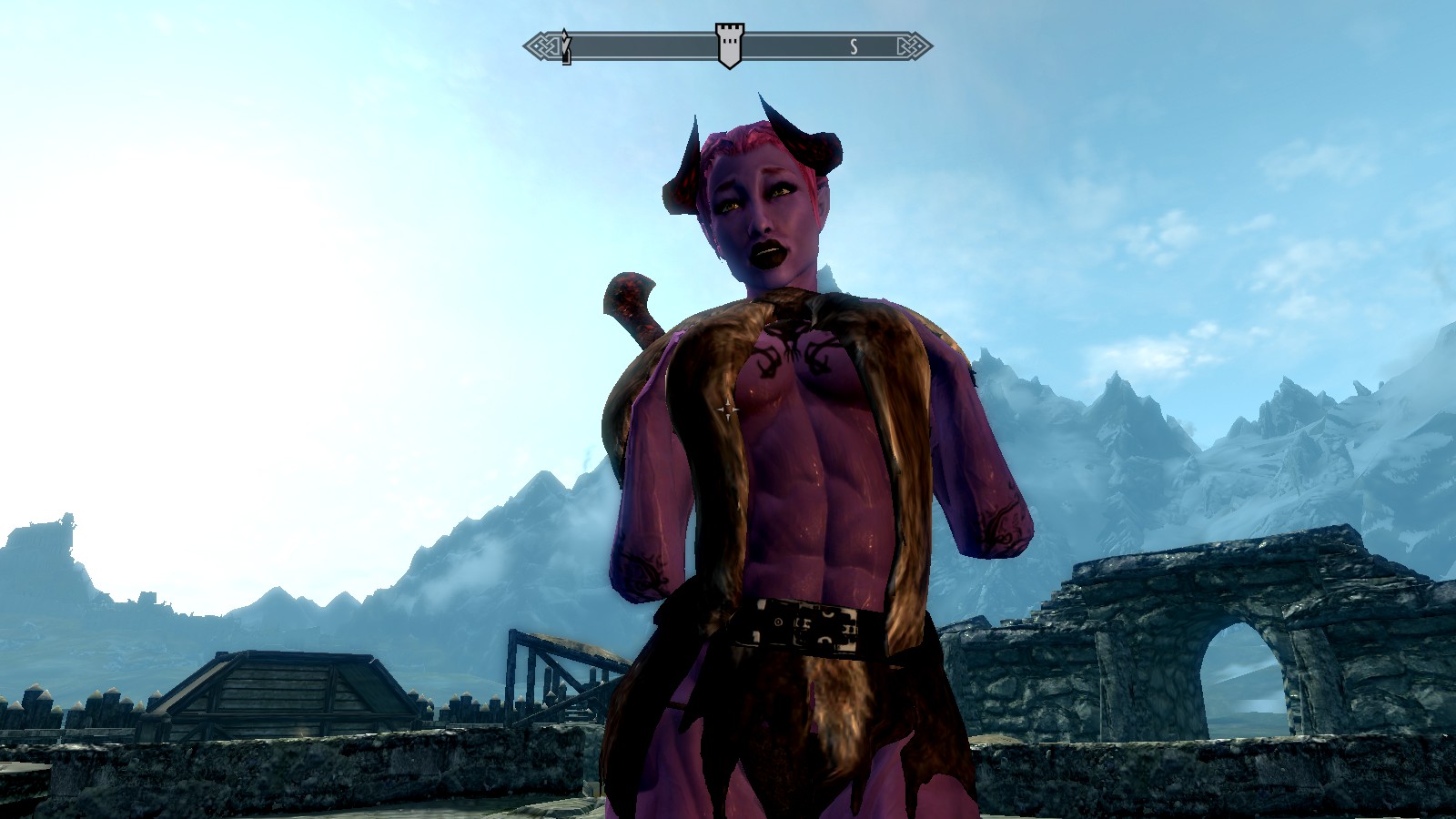Select the small marker at the compass's left end

pos(565,47)
